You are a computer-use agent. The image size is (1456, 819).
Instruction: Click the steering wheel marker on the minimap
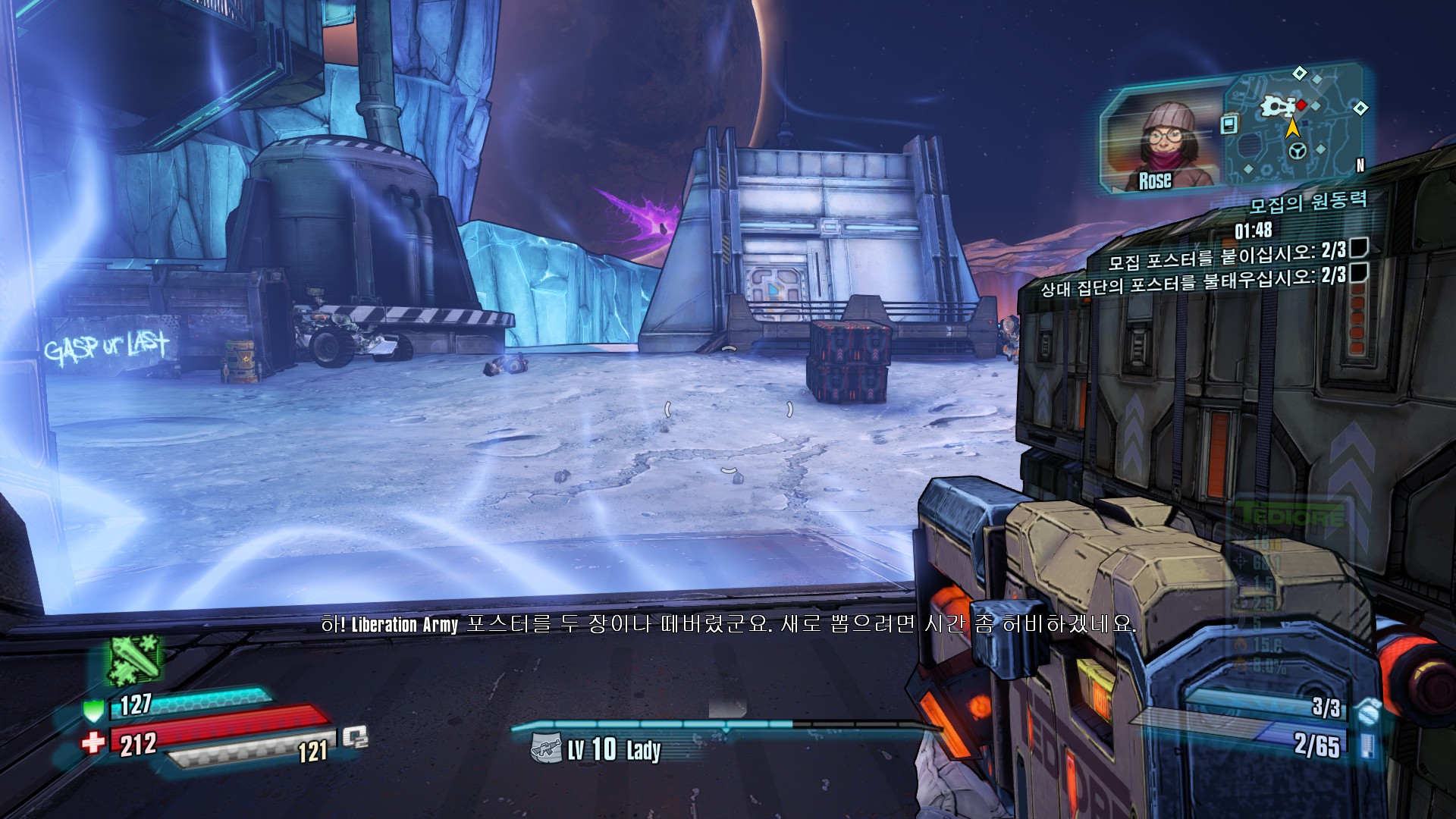click(1297, 152)
